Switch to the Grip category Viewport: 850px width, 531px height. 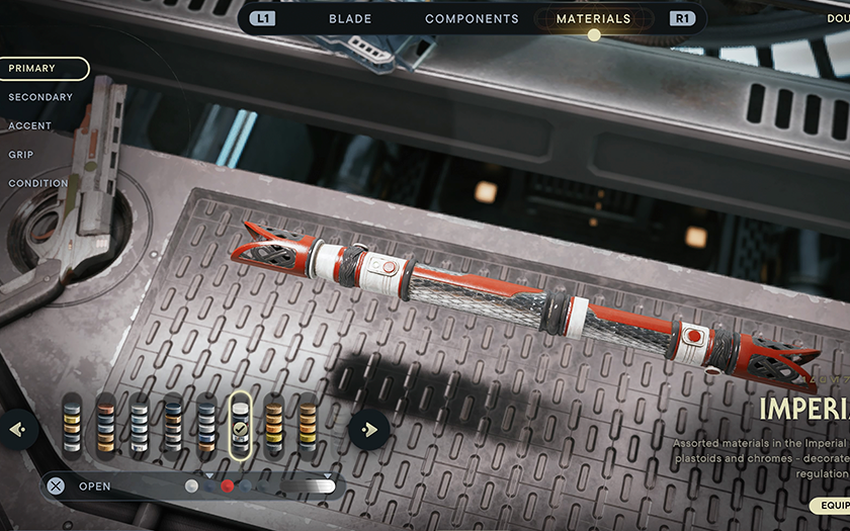(x=21, y=155)
